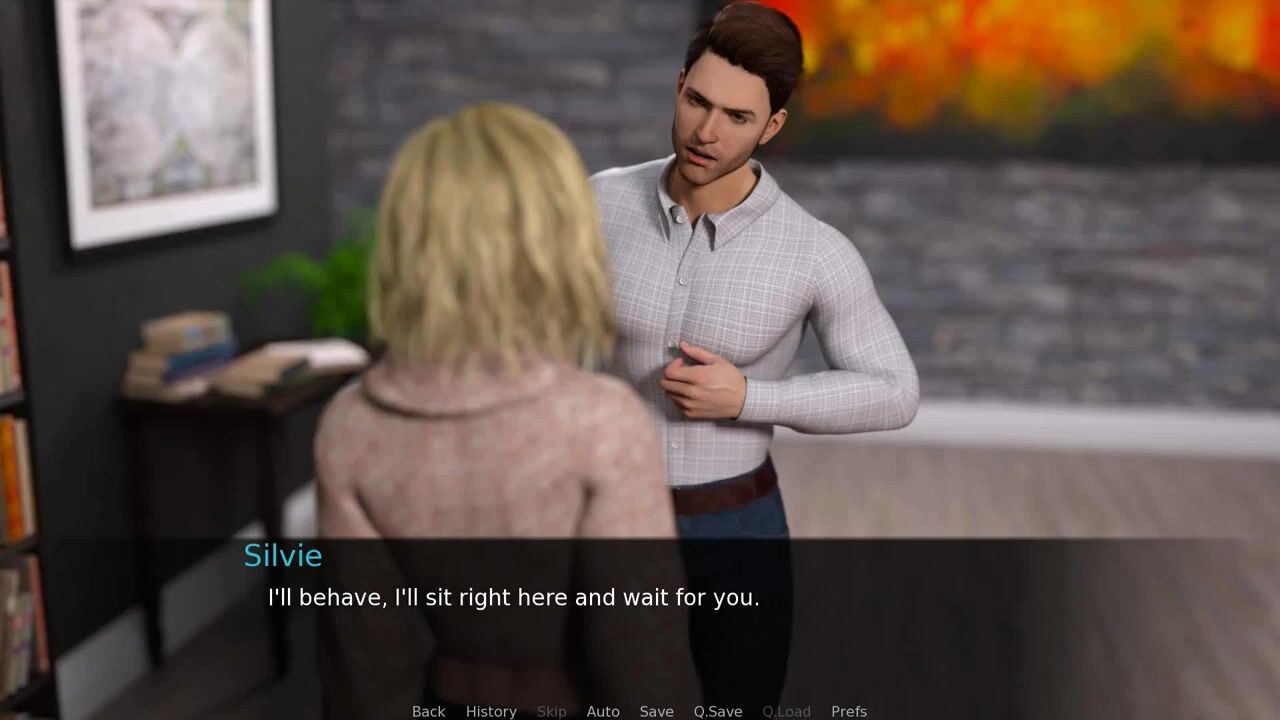This screenshot has height=720, width=1280.
Task: Quick save with Q.Save
Action: (x=718, y=711)
